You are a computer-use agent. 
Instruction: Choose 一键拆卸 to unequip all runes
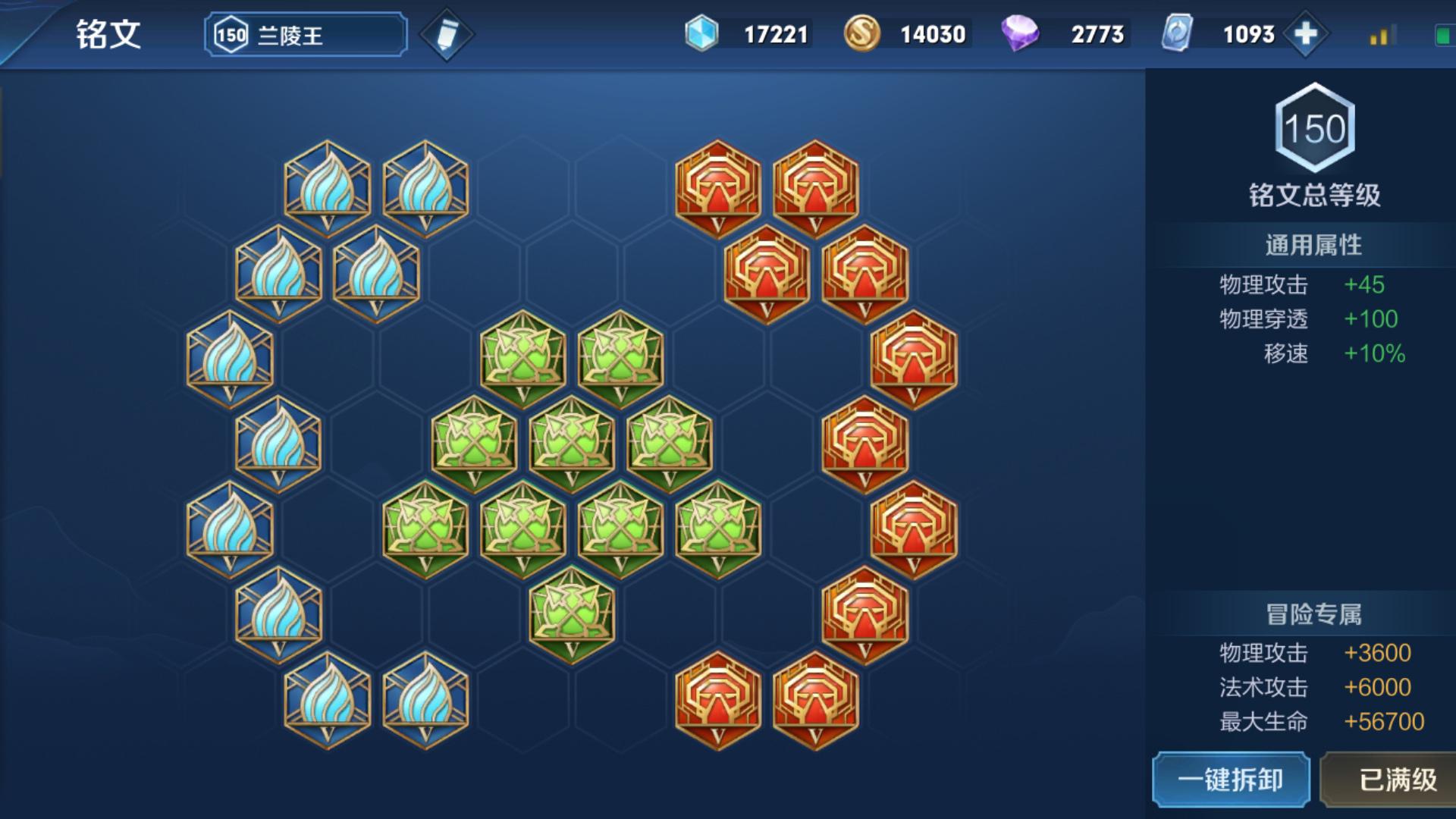point(1231,780)
